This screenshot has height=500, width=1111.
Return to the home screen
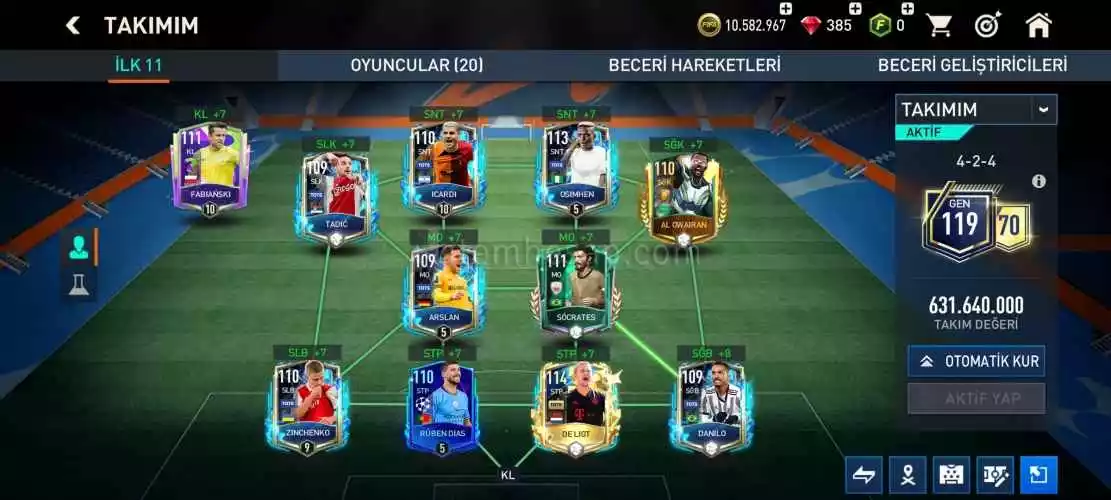tap(1039, 25)
